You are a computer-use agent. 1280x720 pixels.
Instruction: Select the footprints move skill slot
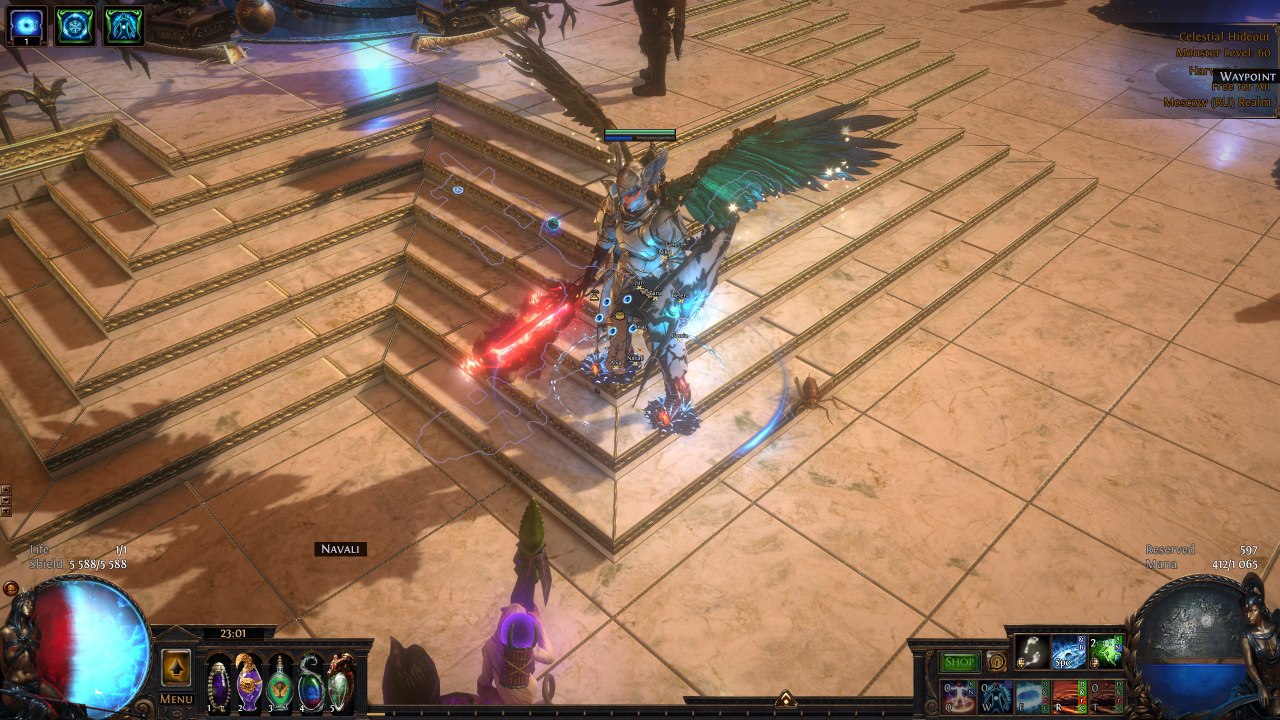click(x=1031, y=653)
